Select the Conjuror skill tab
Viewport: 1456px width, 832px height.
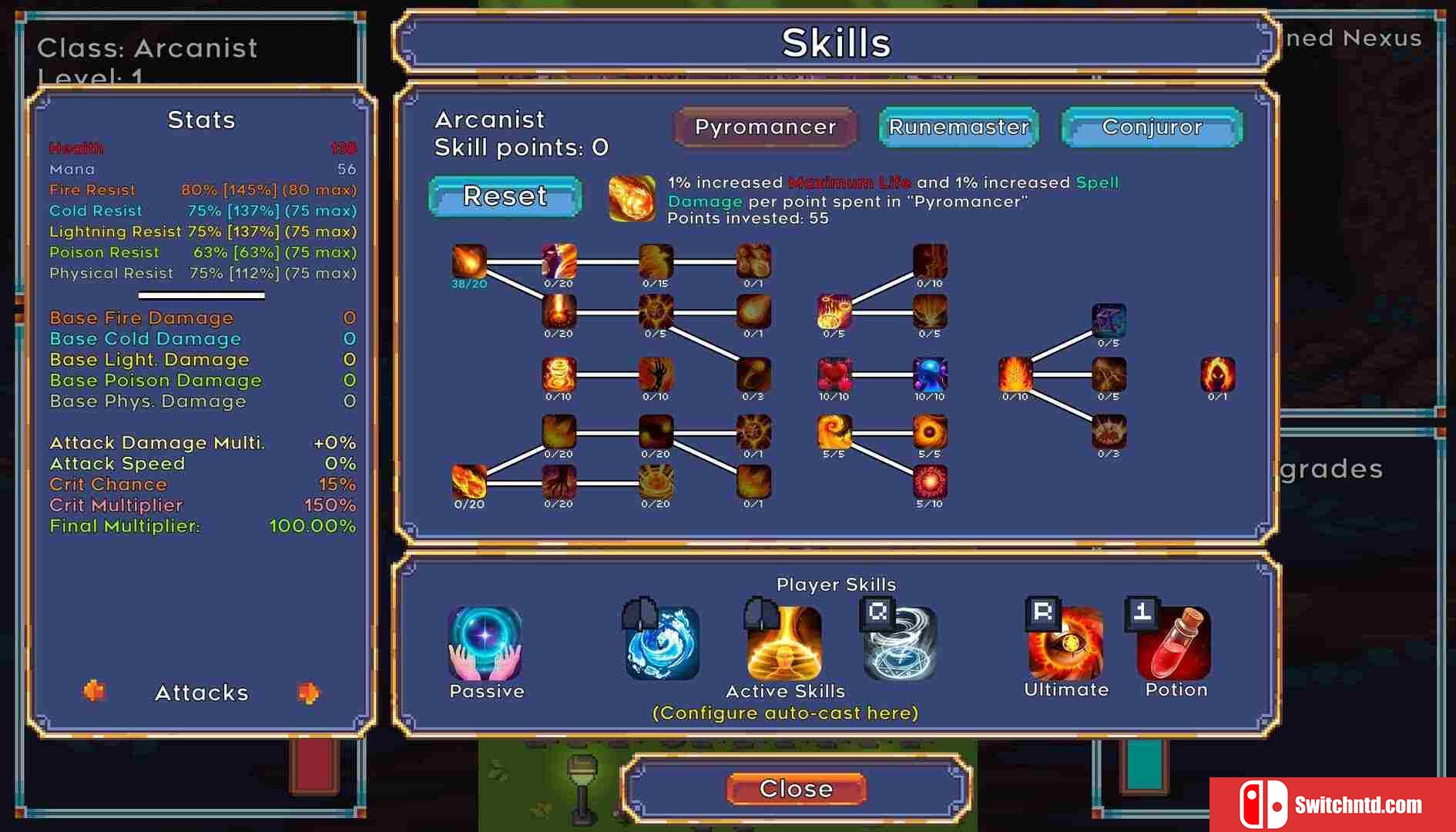[1152, 127]
